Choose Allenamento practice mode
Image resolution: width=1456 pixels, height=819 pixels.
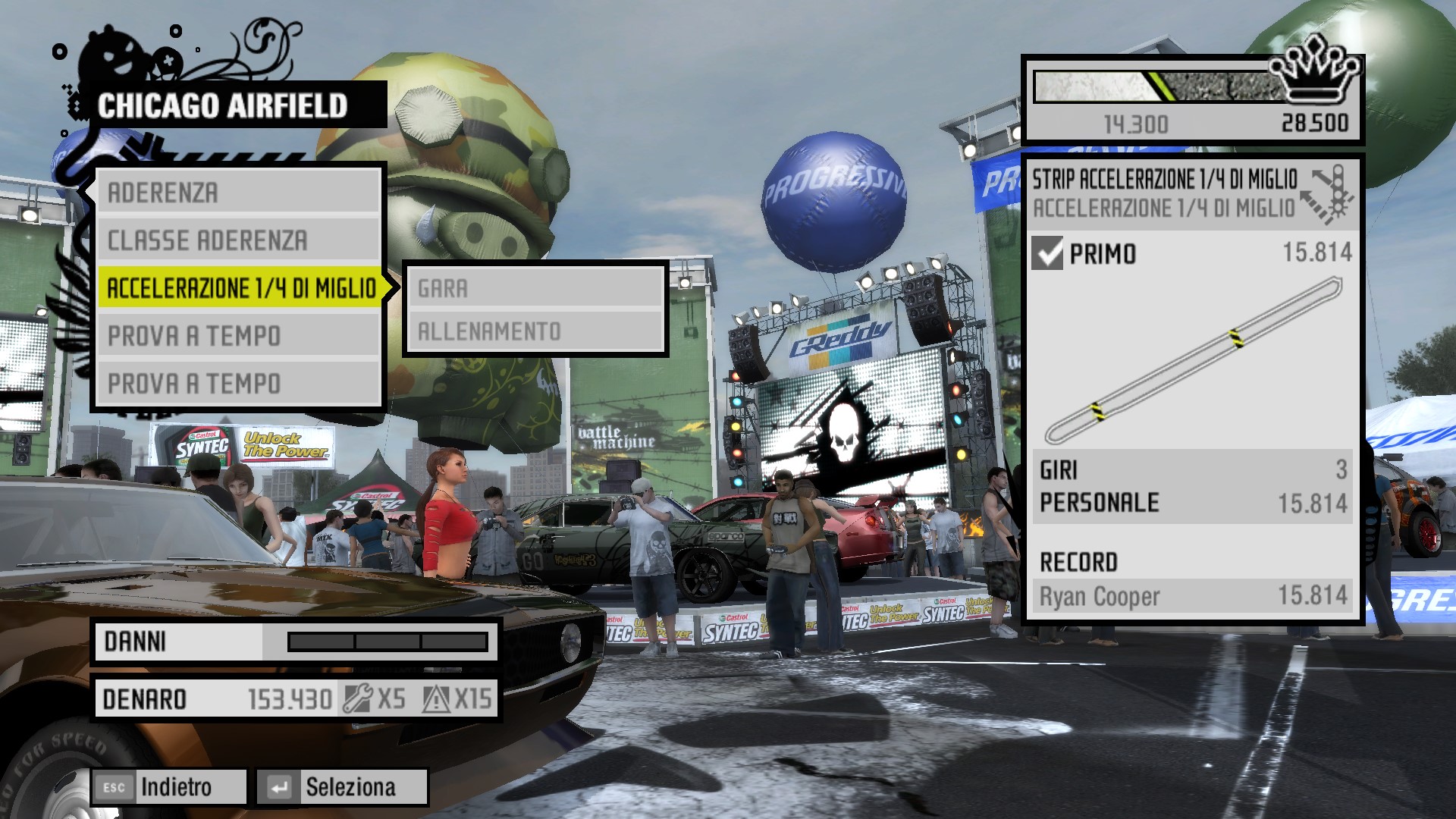535,331
